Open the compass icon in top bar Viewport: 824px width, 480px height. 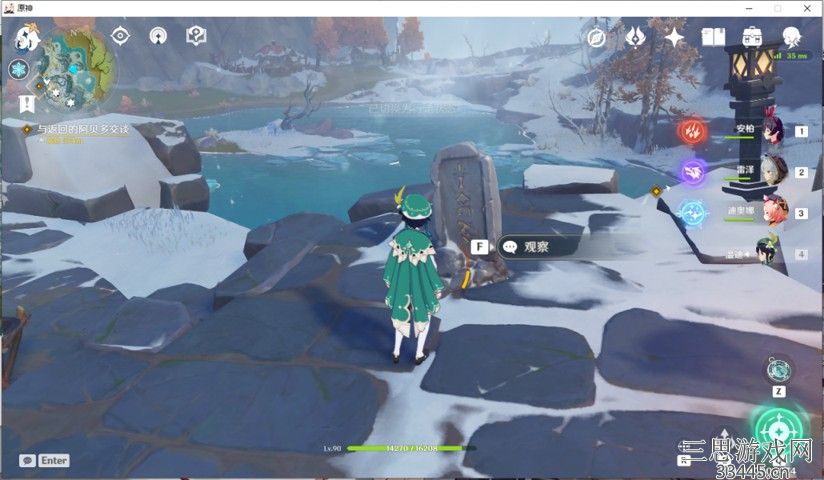click(x=597, y=38)
